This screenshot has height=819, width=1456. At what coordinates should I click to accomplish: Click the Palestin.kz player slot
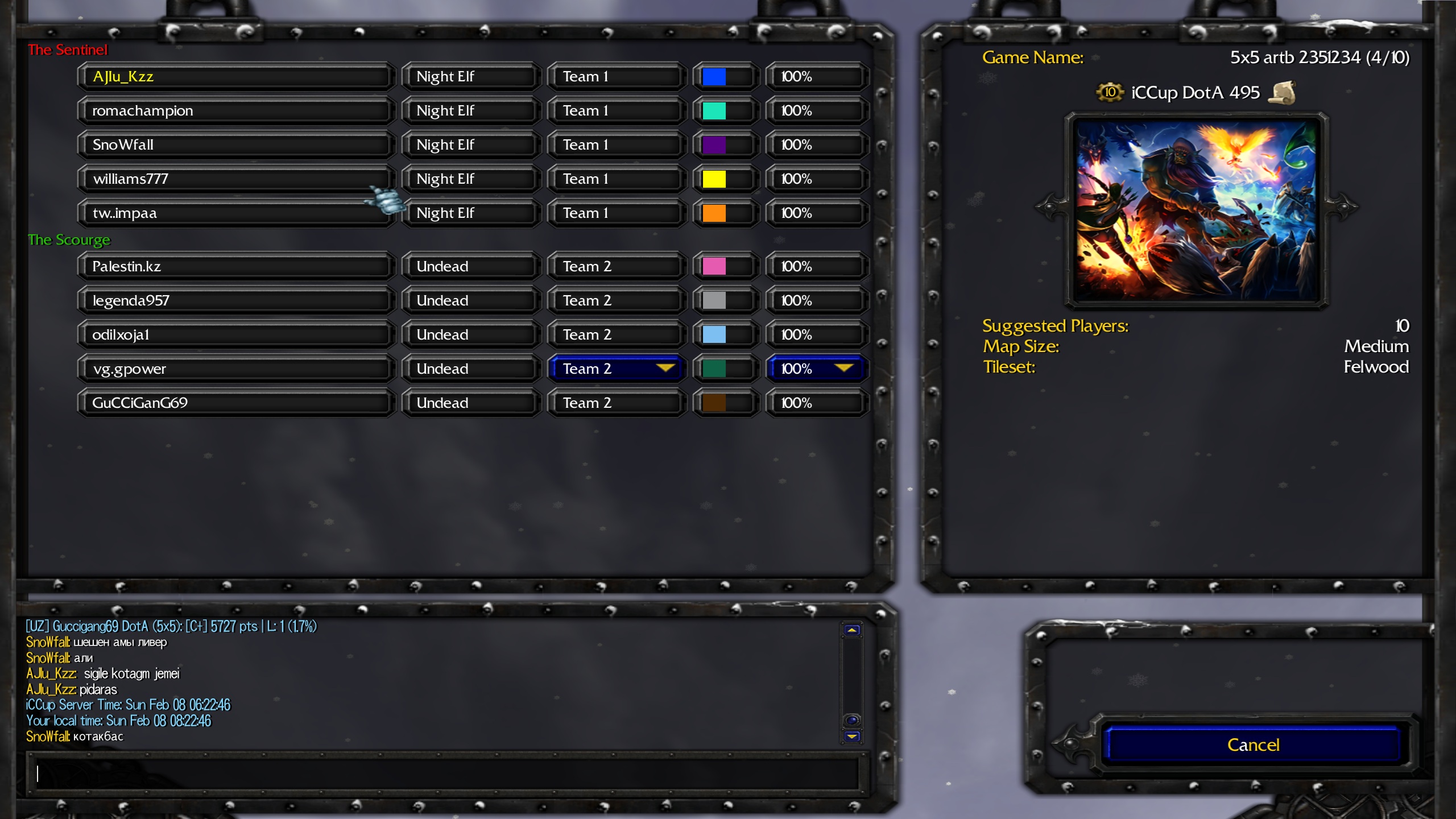pos(235,266)
